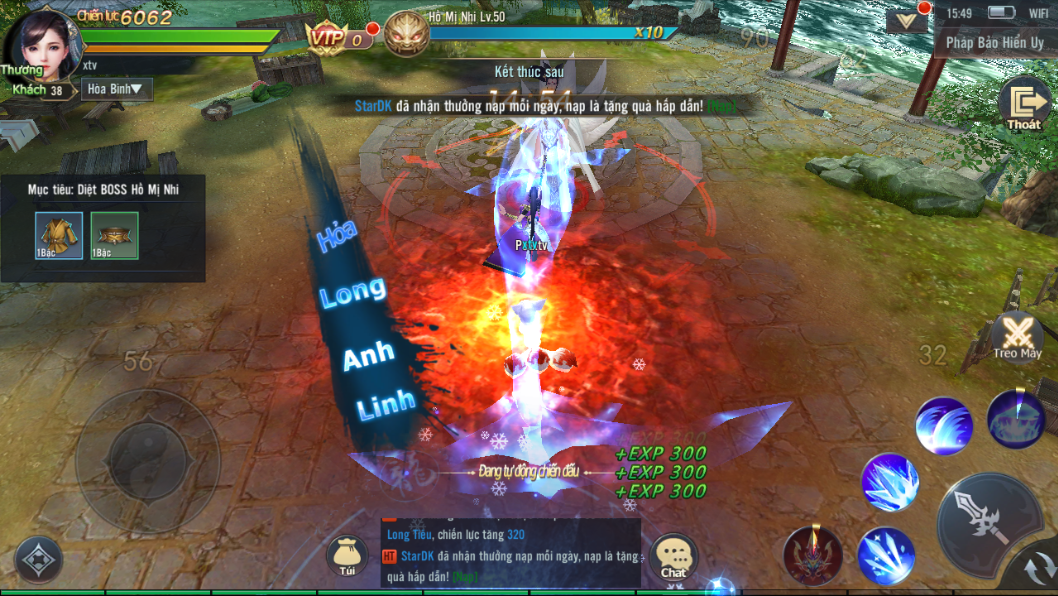Toggle Treo Máy auto-battle
The image size is (1058, 596).
click(1017, 336)
